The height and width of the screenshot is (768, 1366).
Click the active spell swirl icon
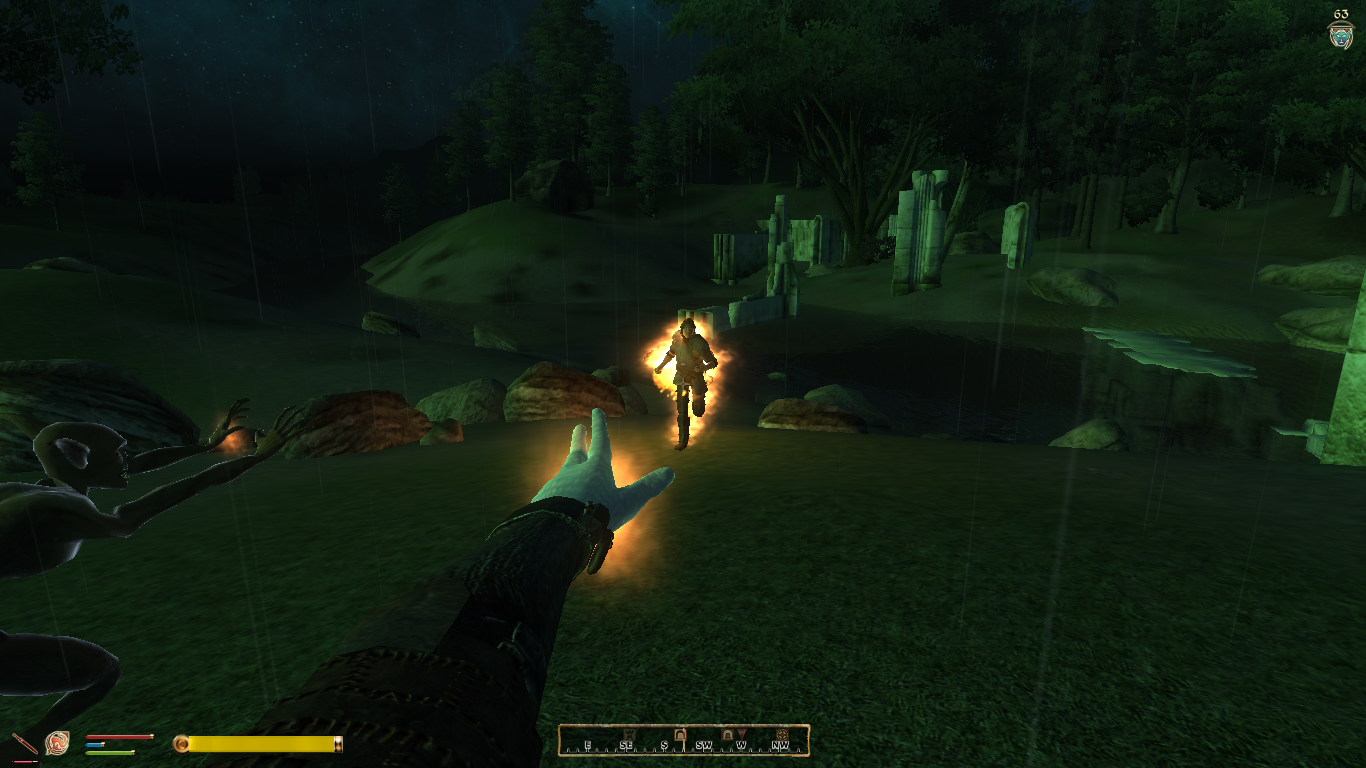click(x=57, y=743)
